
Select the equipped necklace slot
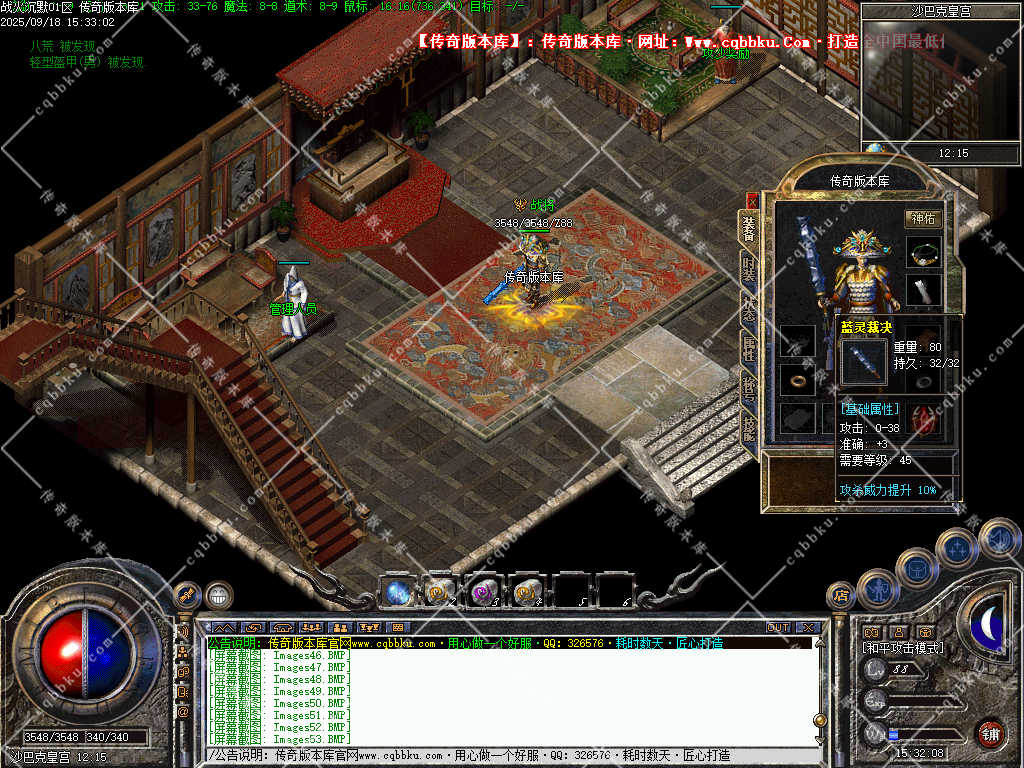click(923, 252)
